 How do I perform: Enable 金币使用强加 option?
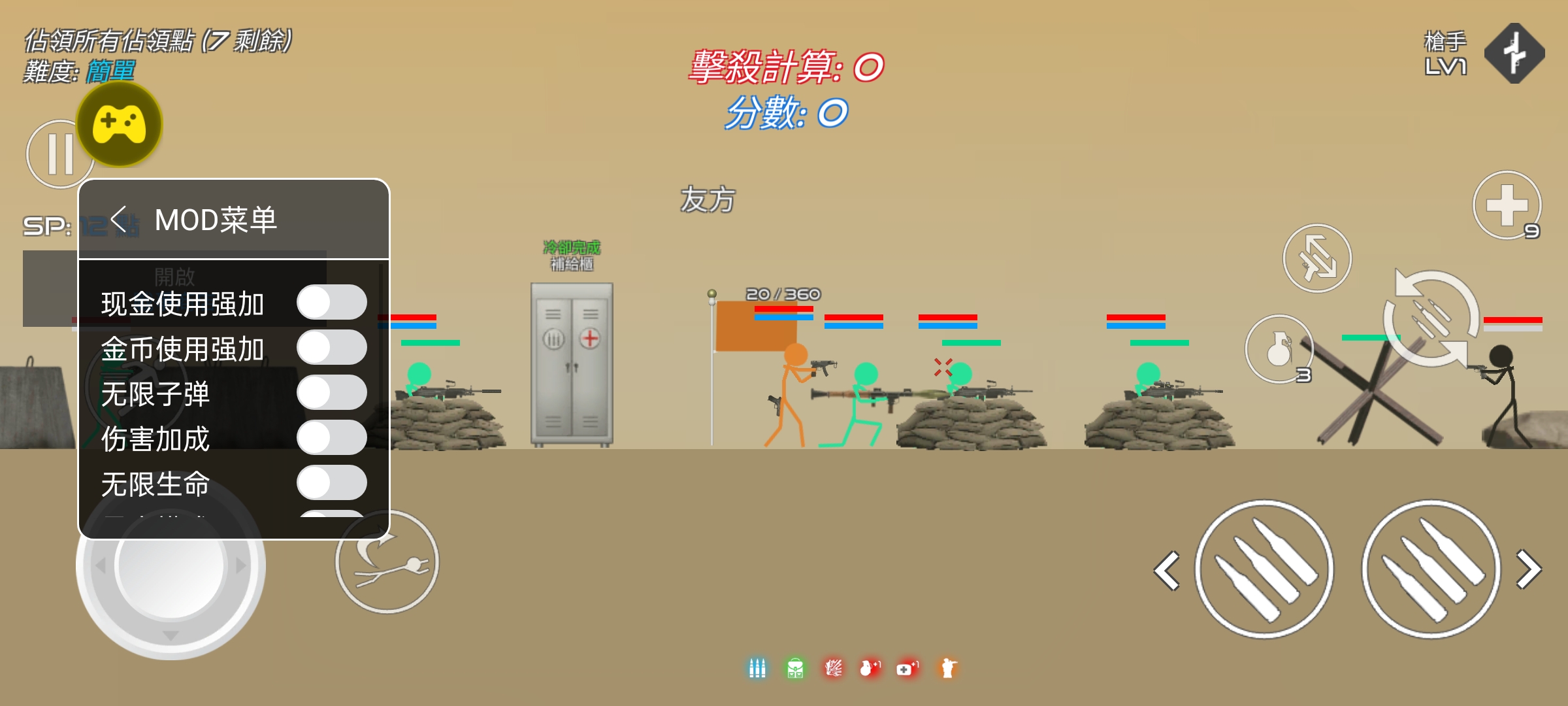[x=331, y=348]
